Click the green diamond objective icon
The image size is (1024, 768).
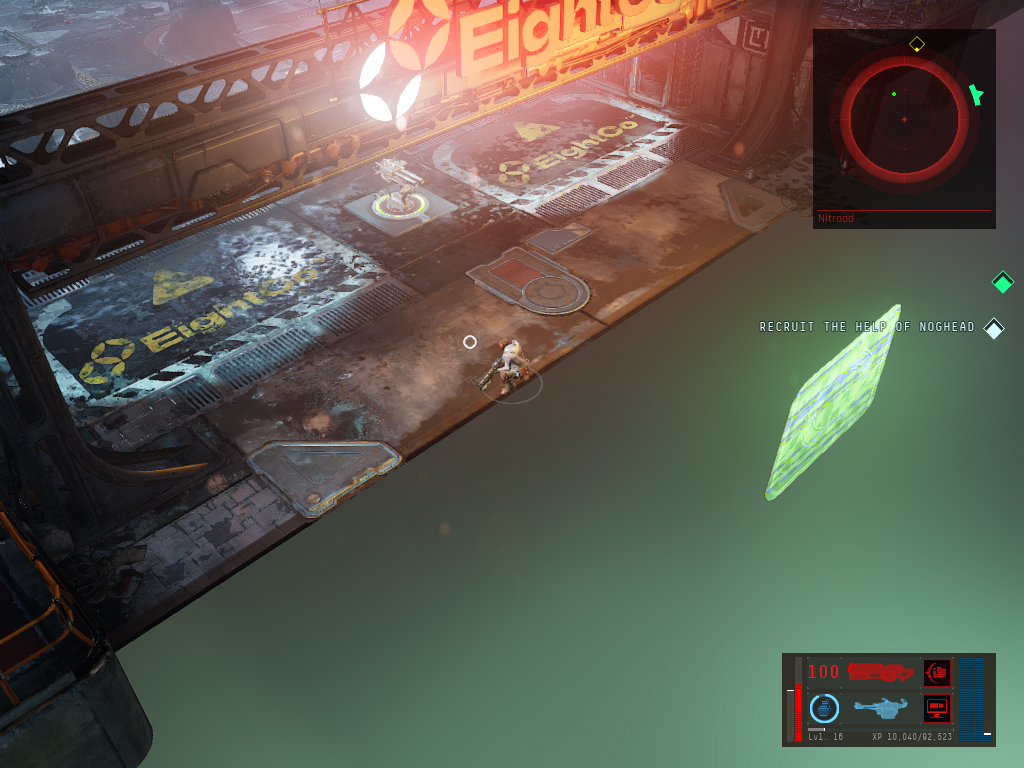[x=1002, y=282]
